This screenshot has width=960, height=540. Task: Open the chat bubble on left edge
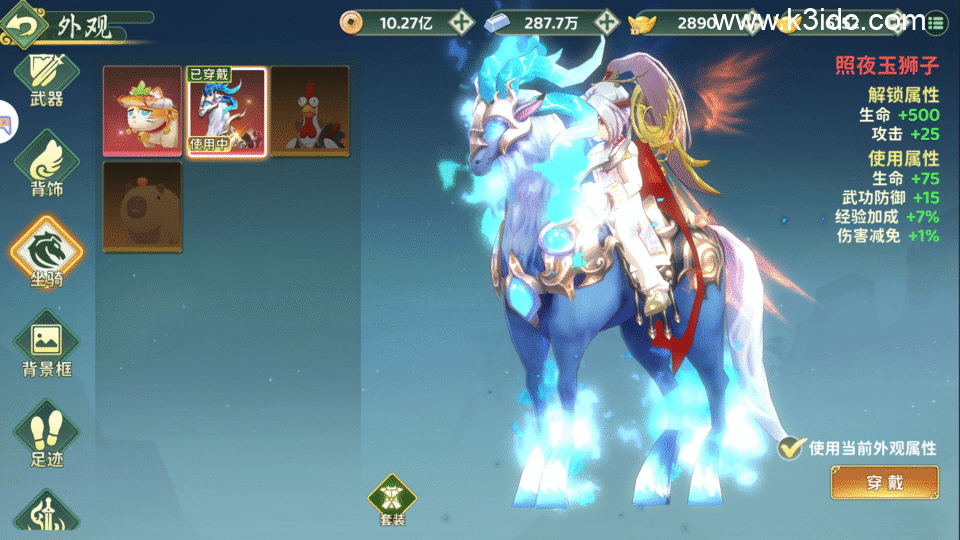tap(6, 123)
